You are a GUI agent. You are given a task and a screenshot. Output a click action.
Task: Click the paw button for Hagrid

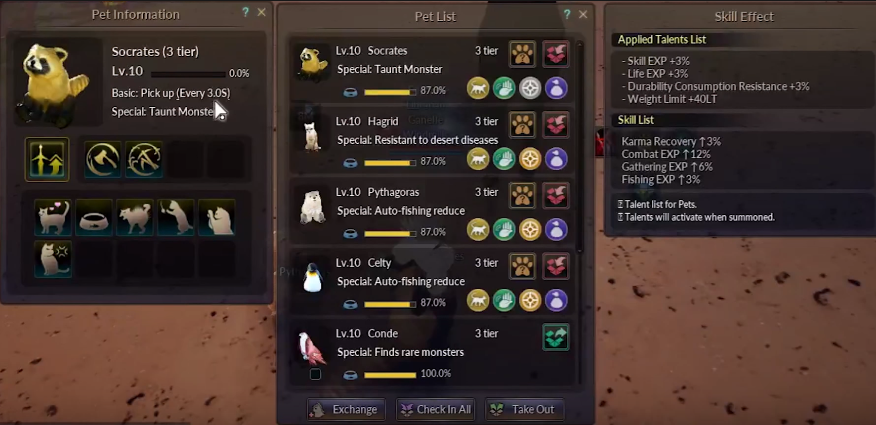tap(522, 125)
